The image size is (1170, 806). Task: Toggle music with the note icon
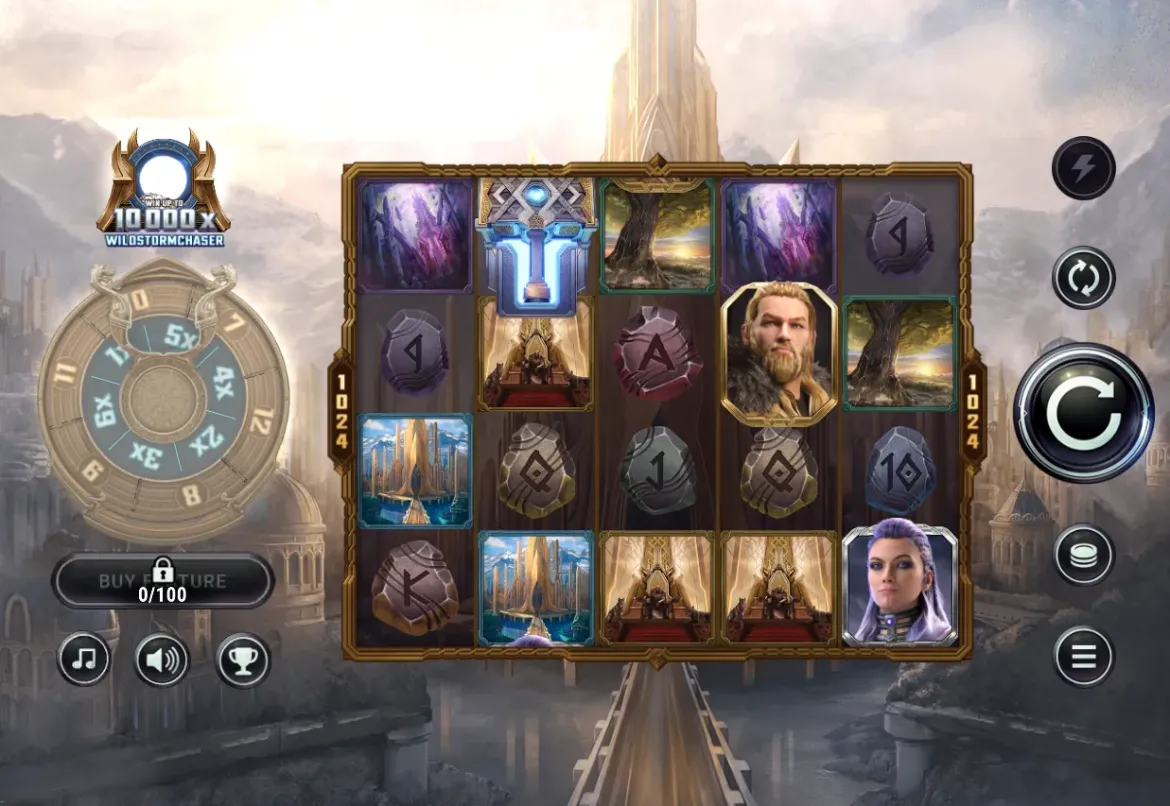84,659
